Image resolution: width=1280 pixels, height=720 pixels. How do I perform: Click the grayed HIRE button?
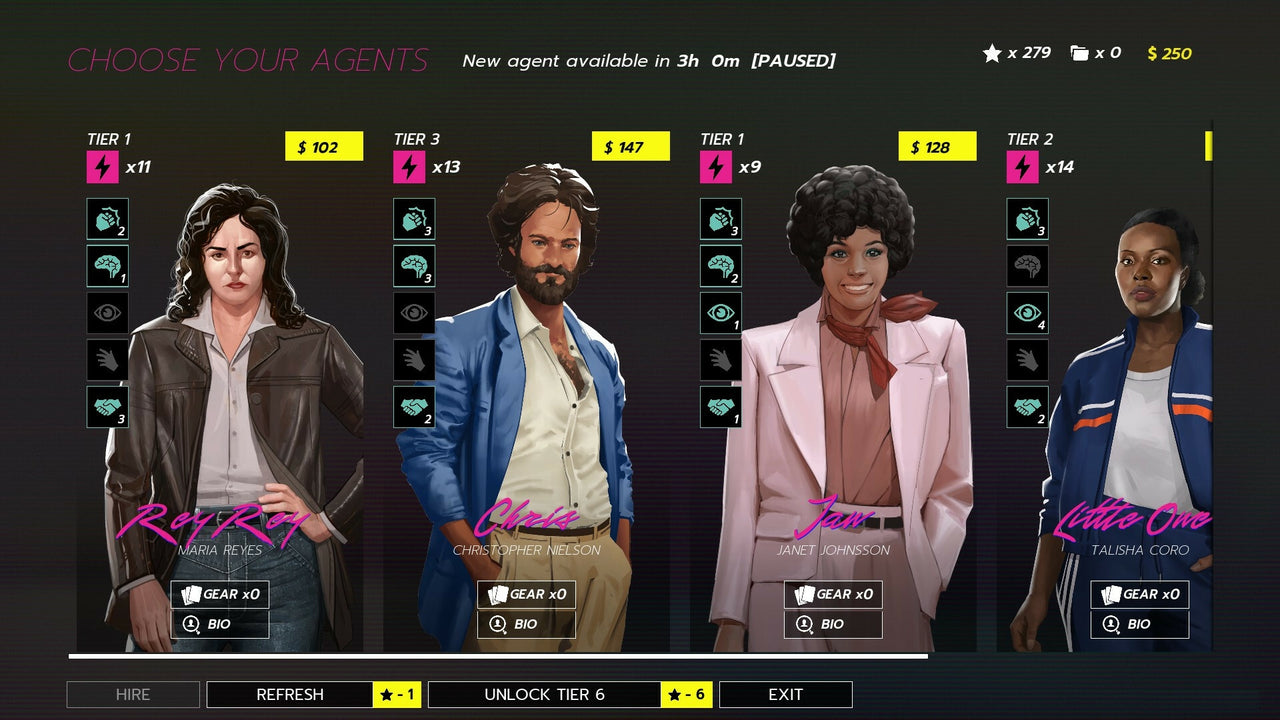(133, 694)
